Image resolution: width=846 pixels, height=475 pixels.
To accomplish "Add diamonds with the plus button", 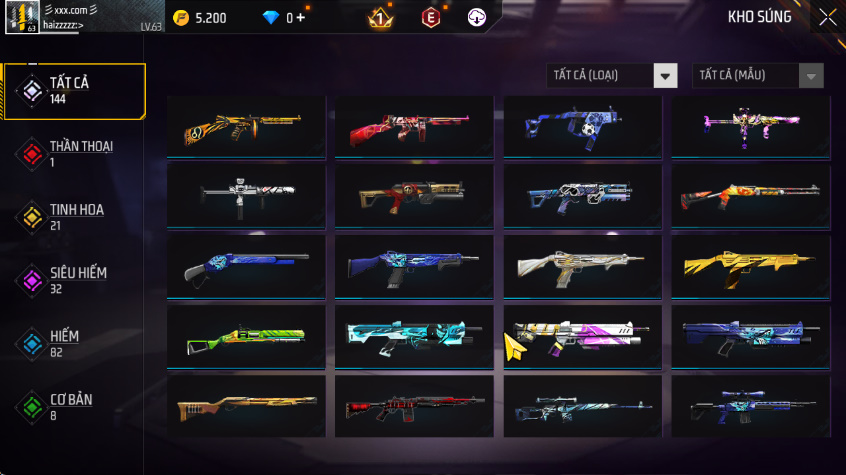I will 301,18.
